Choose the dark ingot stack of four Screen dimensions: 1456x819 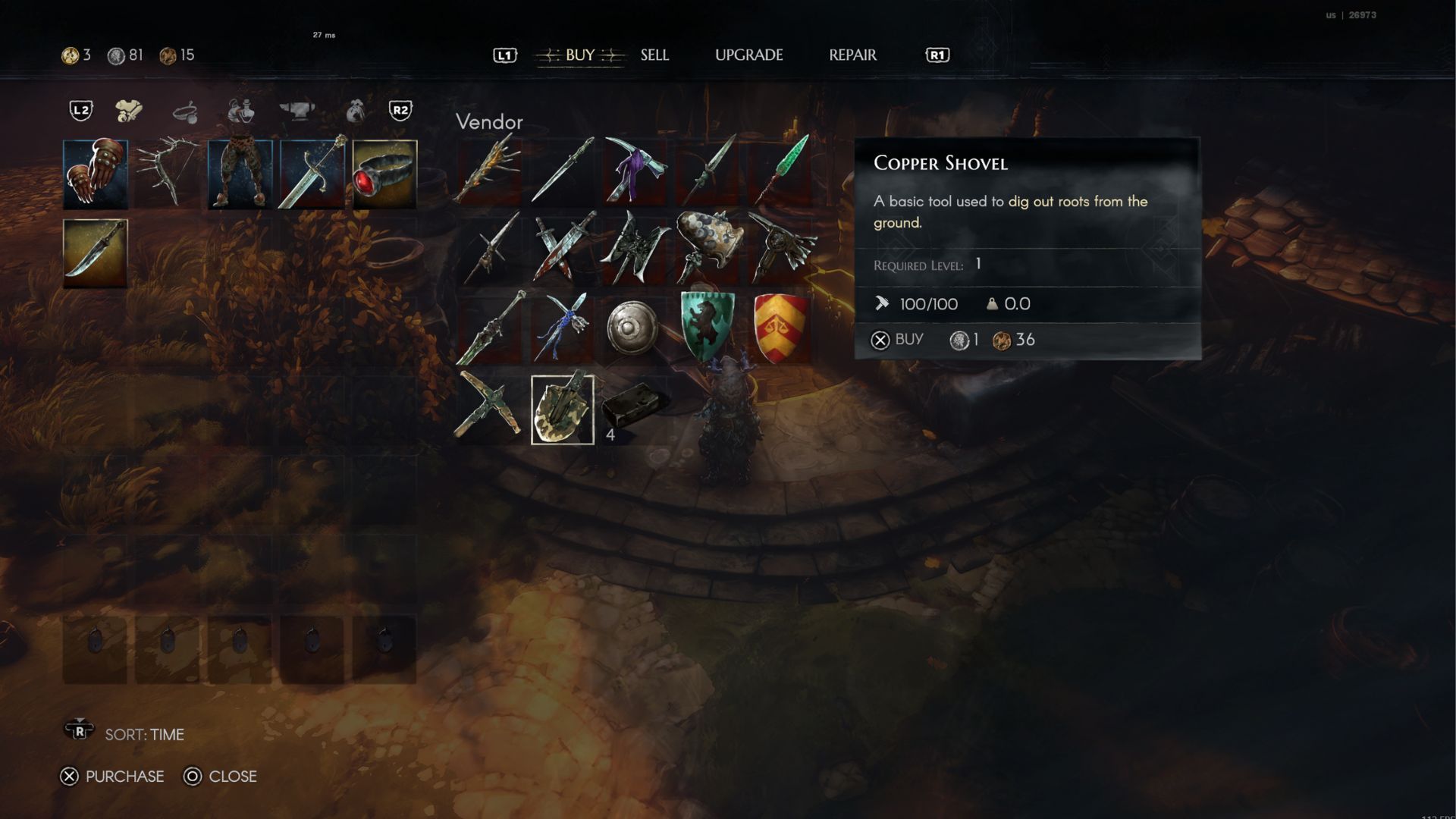(x=635, y=409)
